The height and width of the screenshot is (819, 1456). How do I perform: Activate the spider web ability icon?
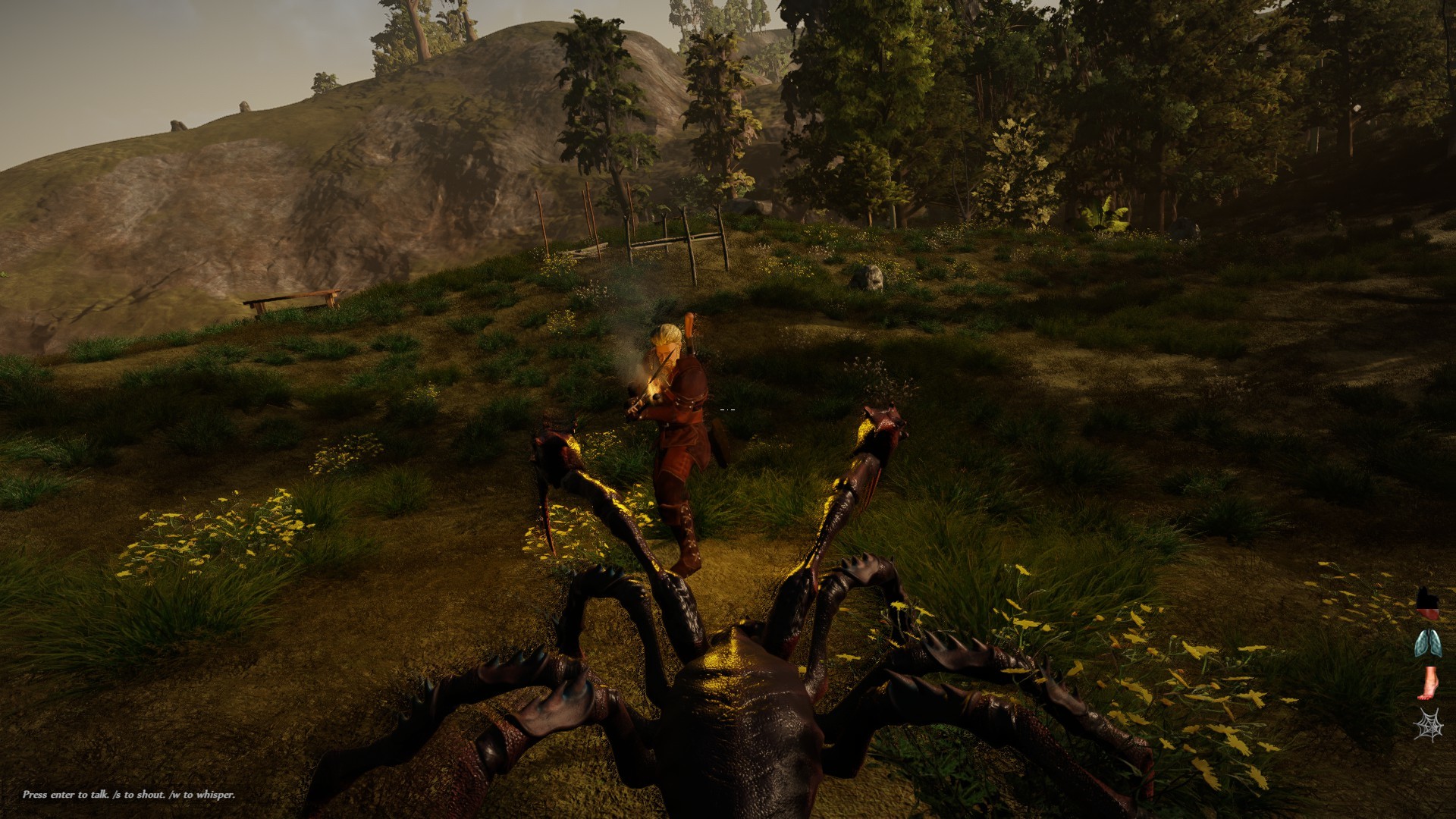coord(1429,724)
